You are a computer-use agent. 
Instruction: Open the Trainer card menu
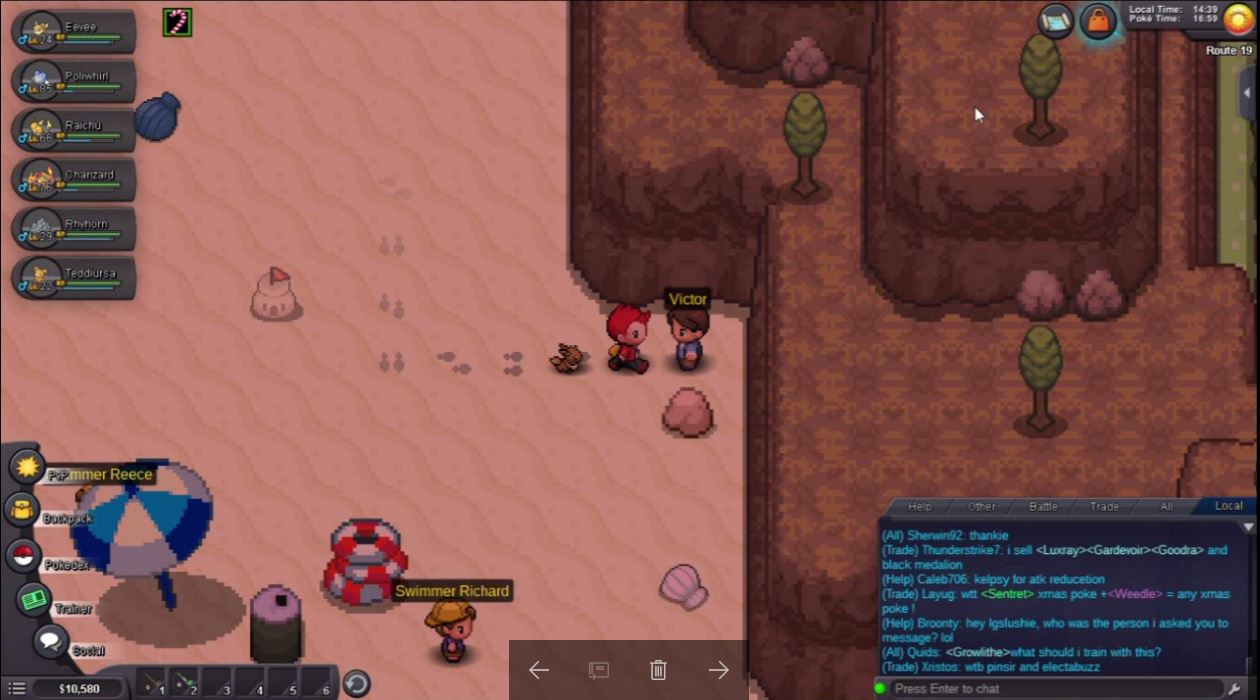tap(35, 600)
